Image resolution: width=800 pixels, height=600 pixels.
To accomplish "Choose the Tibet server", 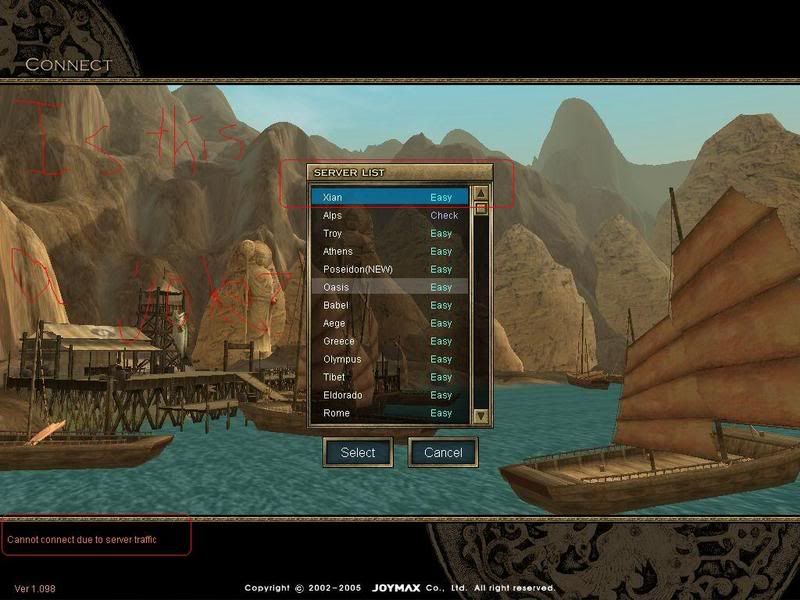I will point(388,377).
